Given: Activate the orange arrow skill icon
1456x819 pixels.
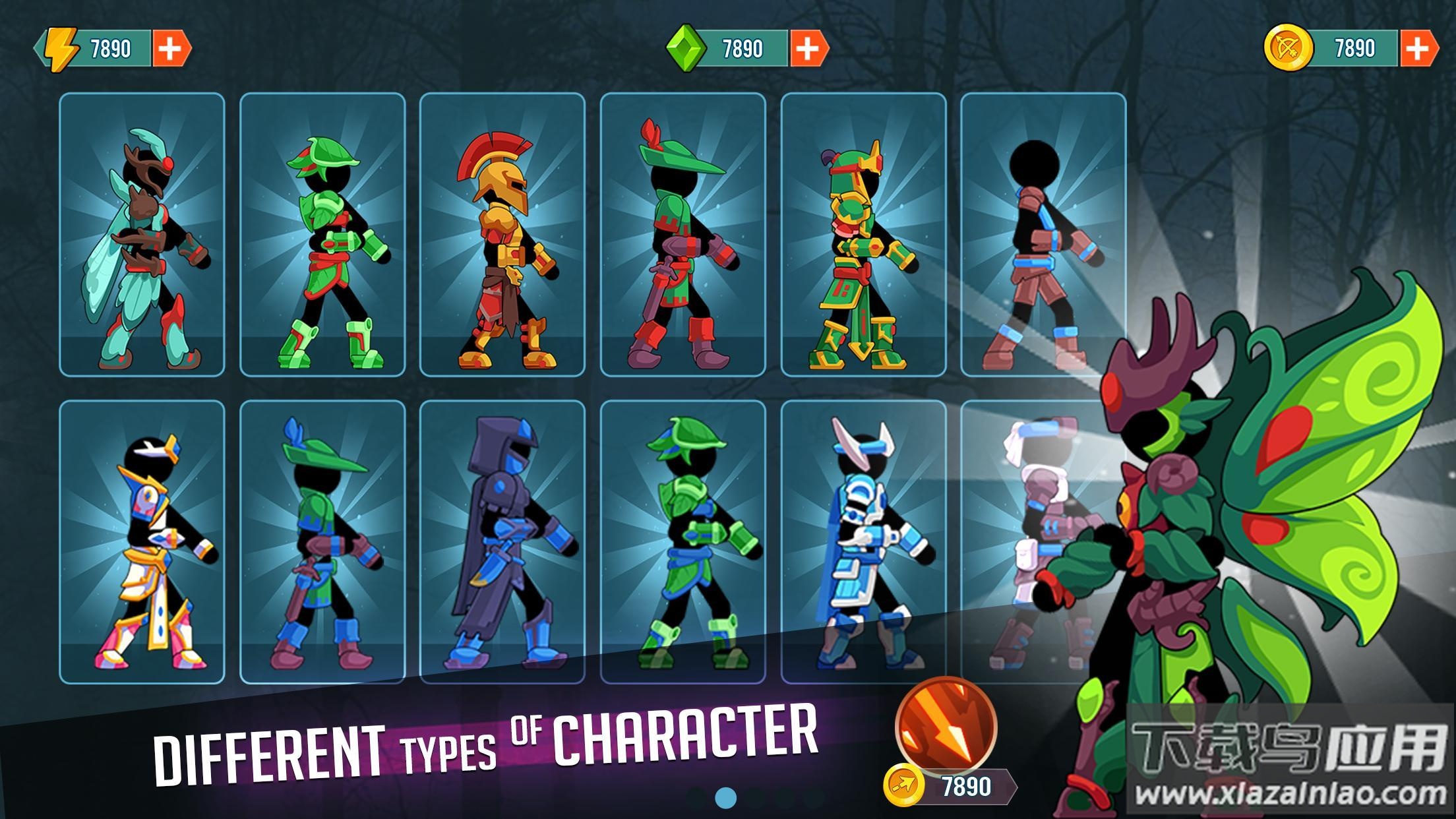Looking at the screenshot, I should coord(946,727).
